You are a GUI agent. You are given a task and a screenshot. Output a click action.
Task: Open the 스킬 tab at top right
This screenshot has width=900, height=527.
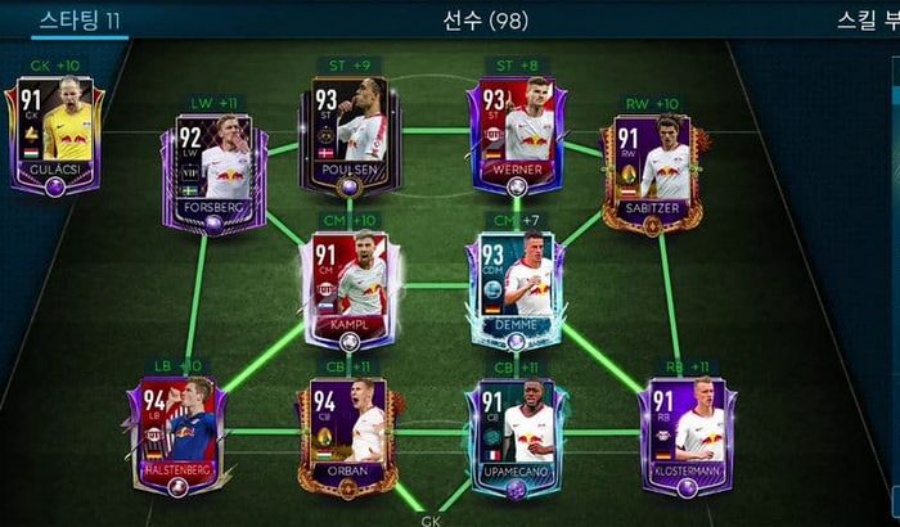click(868, 20)
